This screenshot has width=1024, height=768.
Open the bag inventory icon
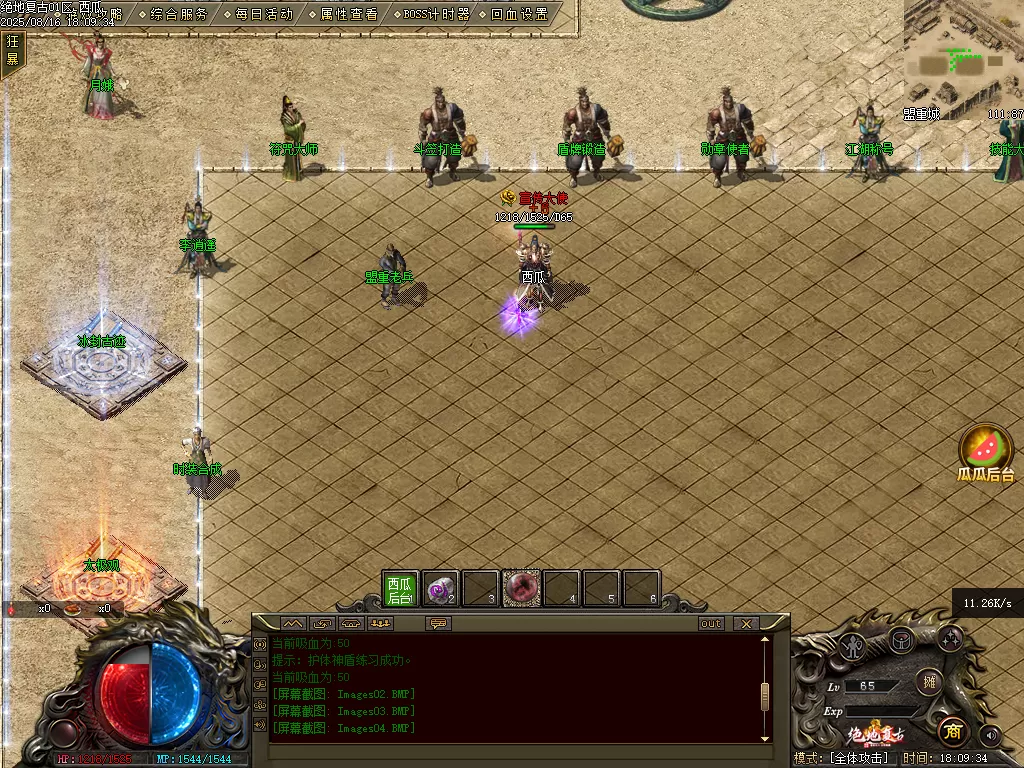click(x=901, y=639)
